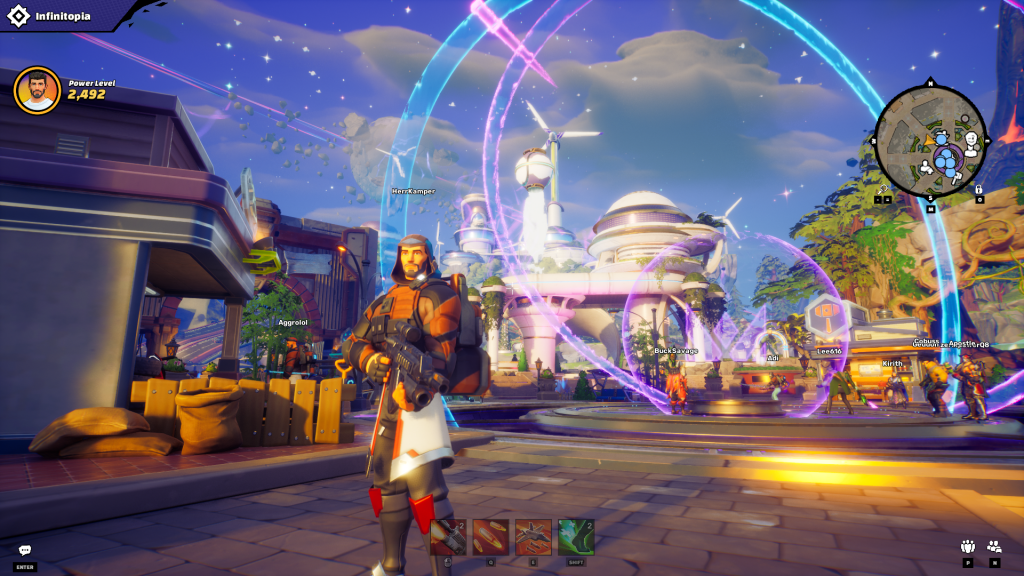This screenshot has height=576, width=1024.
Task: Open the chat speech bubble
Action: point(25,550)
